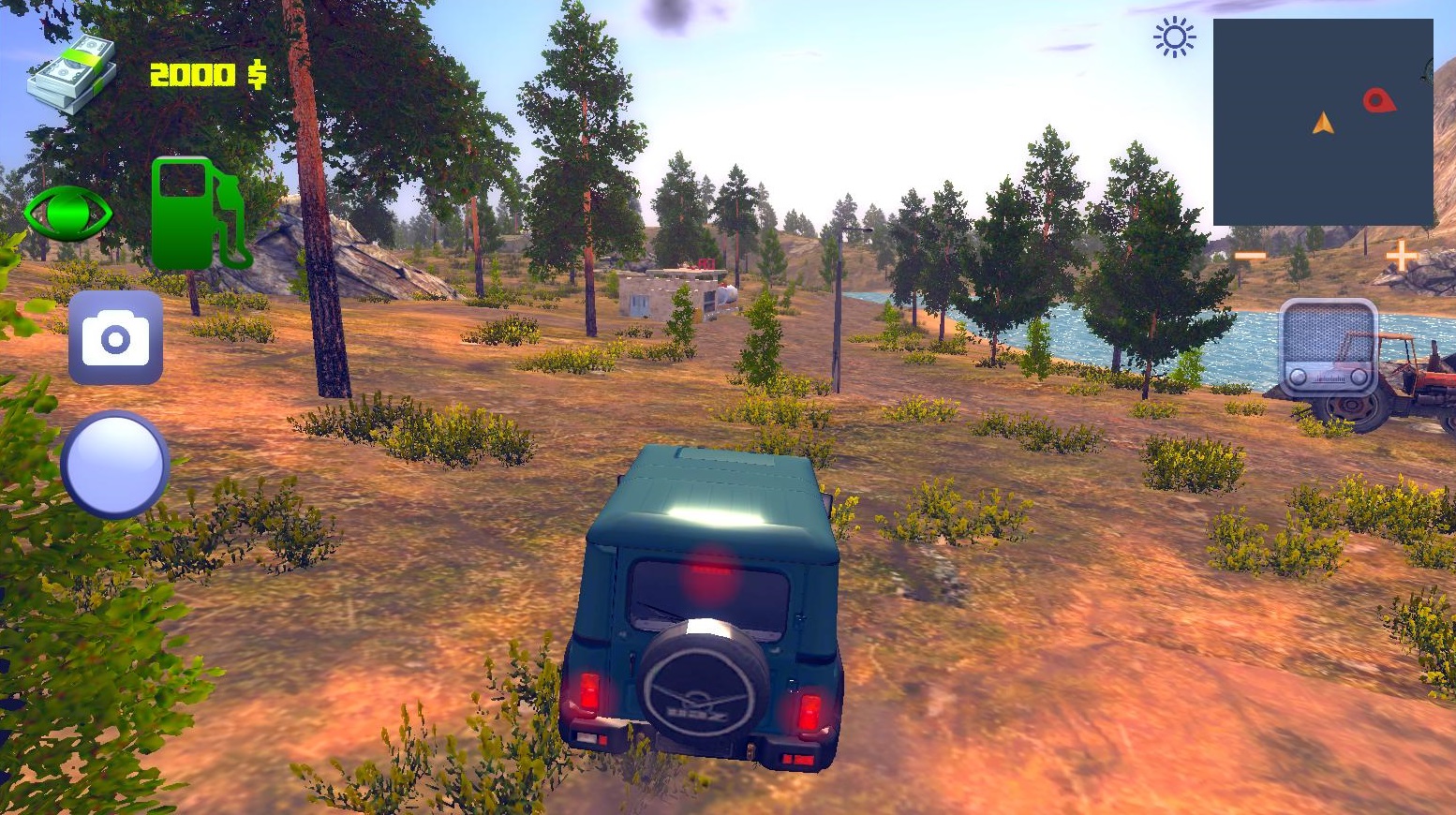
Task: Tap the round blue action button
Action: click(114, 465)
